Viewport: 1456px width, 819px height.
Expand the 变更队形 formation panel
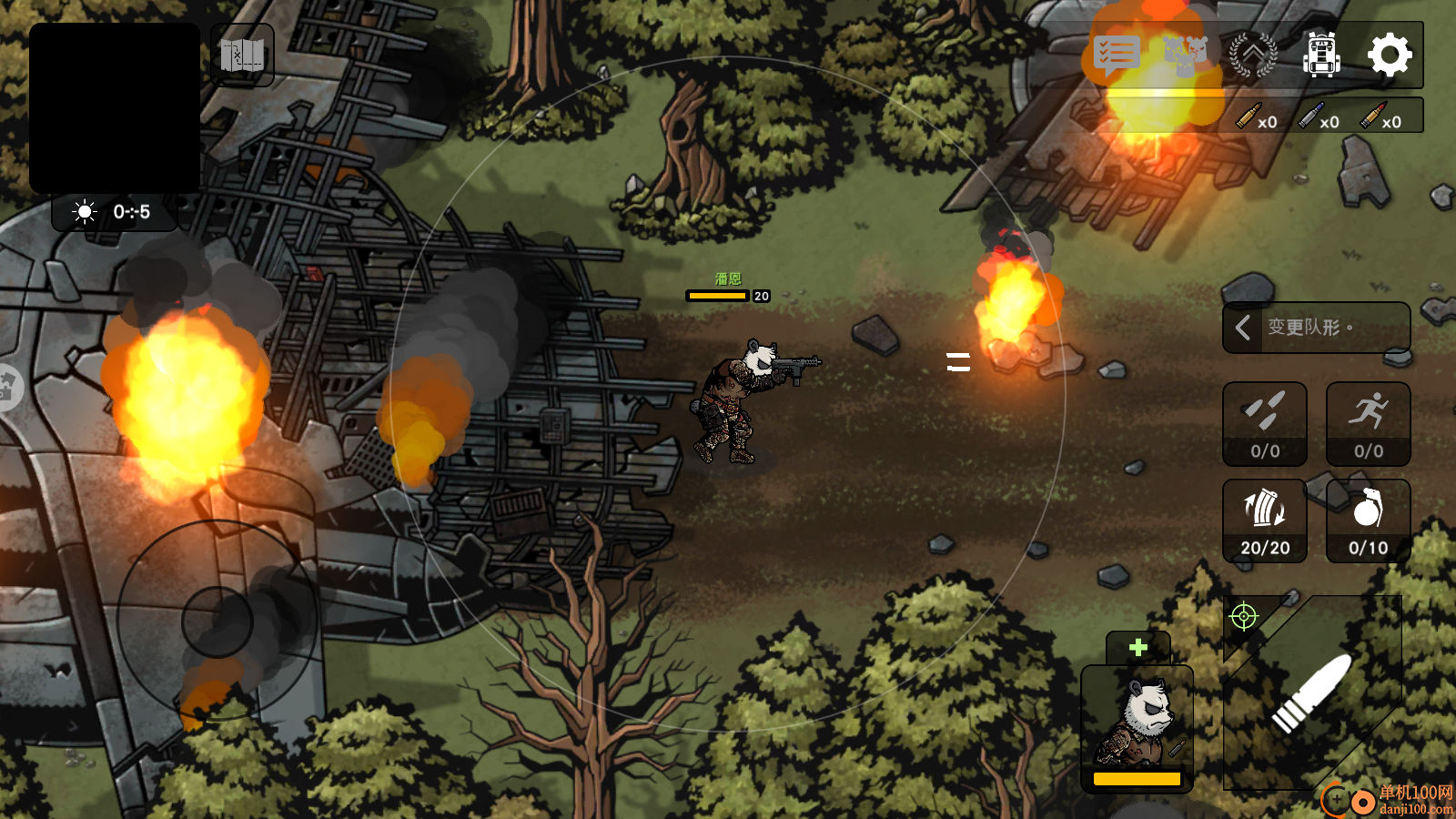coord(1316,327)
